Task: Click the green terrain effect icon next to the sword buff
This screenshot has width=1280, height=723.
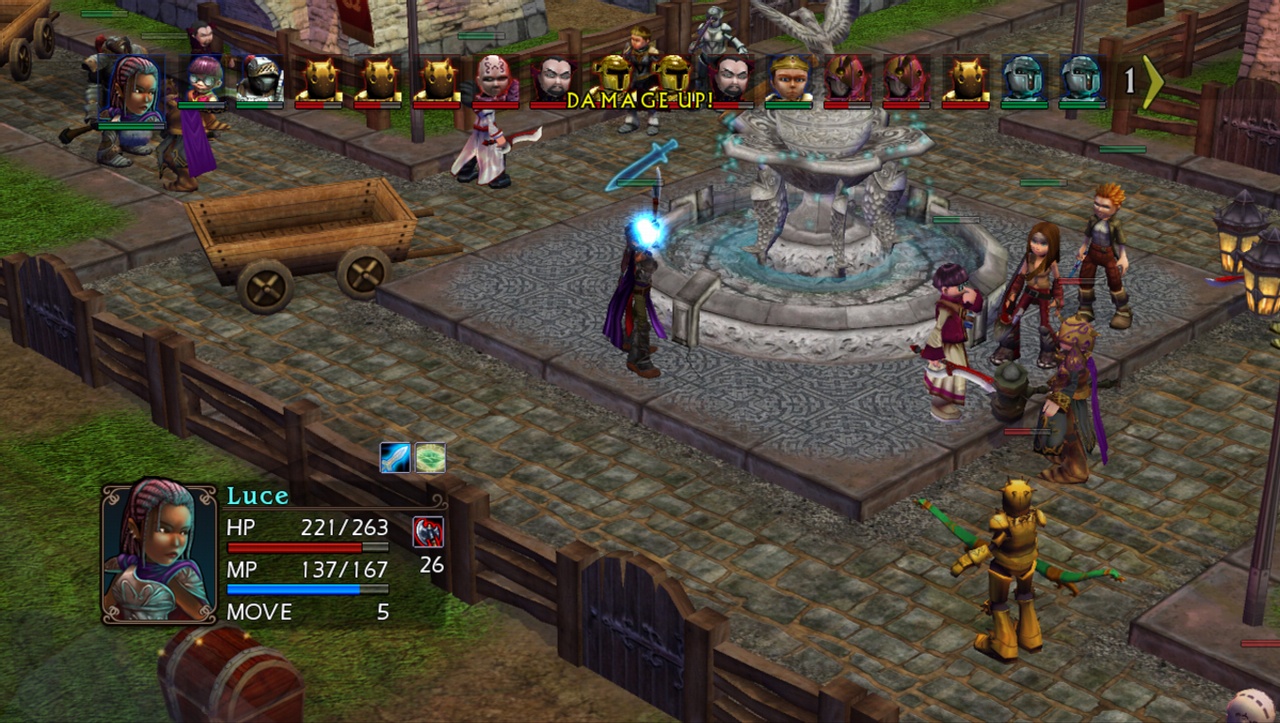Action: [430, 456]
